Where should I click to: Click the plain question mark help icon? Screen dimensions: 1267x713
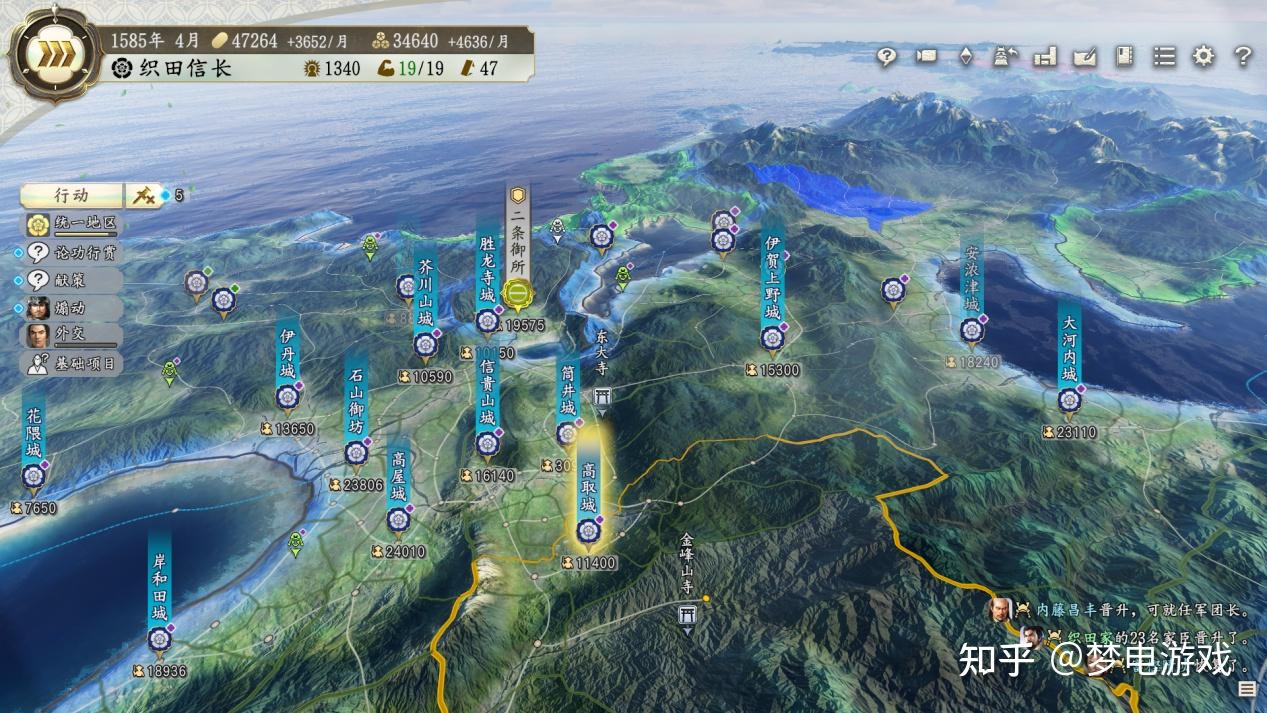tap(1243, 56)
